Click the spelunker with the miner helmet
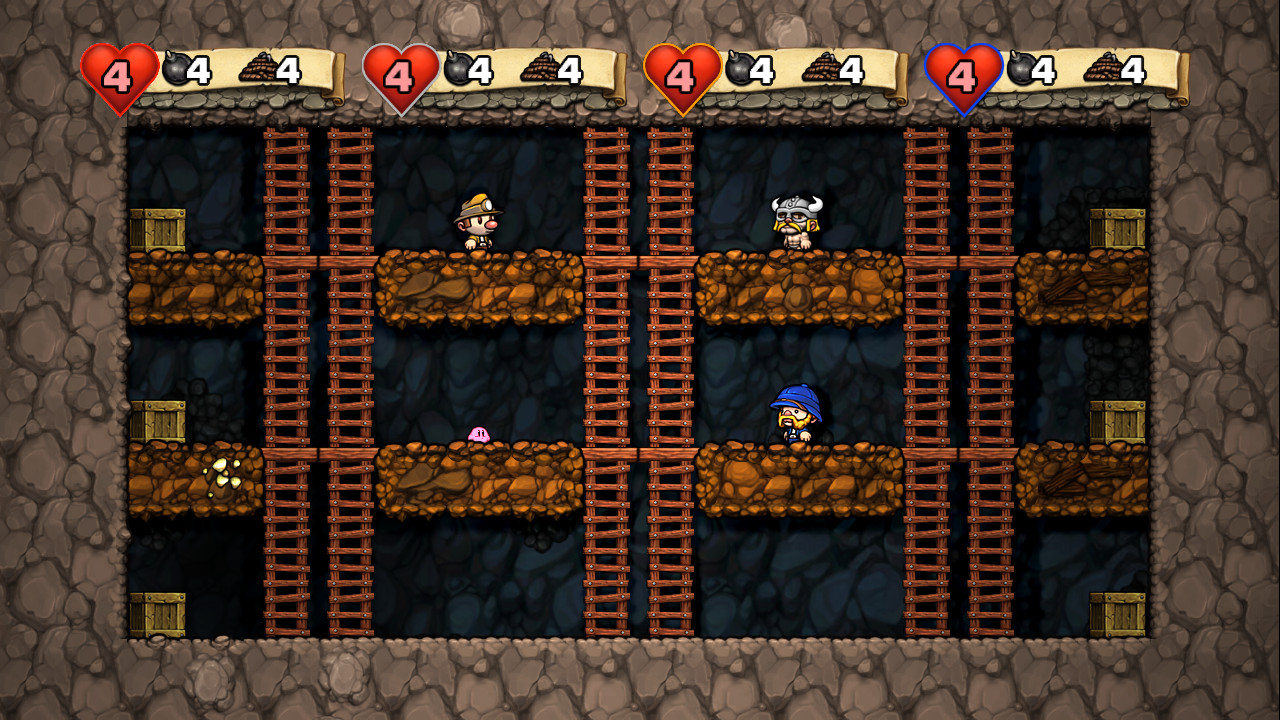1280x720 pixels. click(477, 222)
